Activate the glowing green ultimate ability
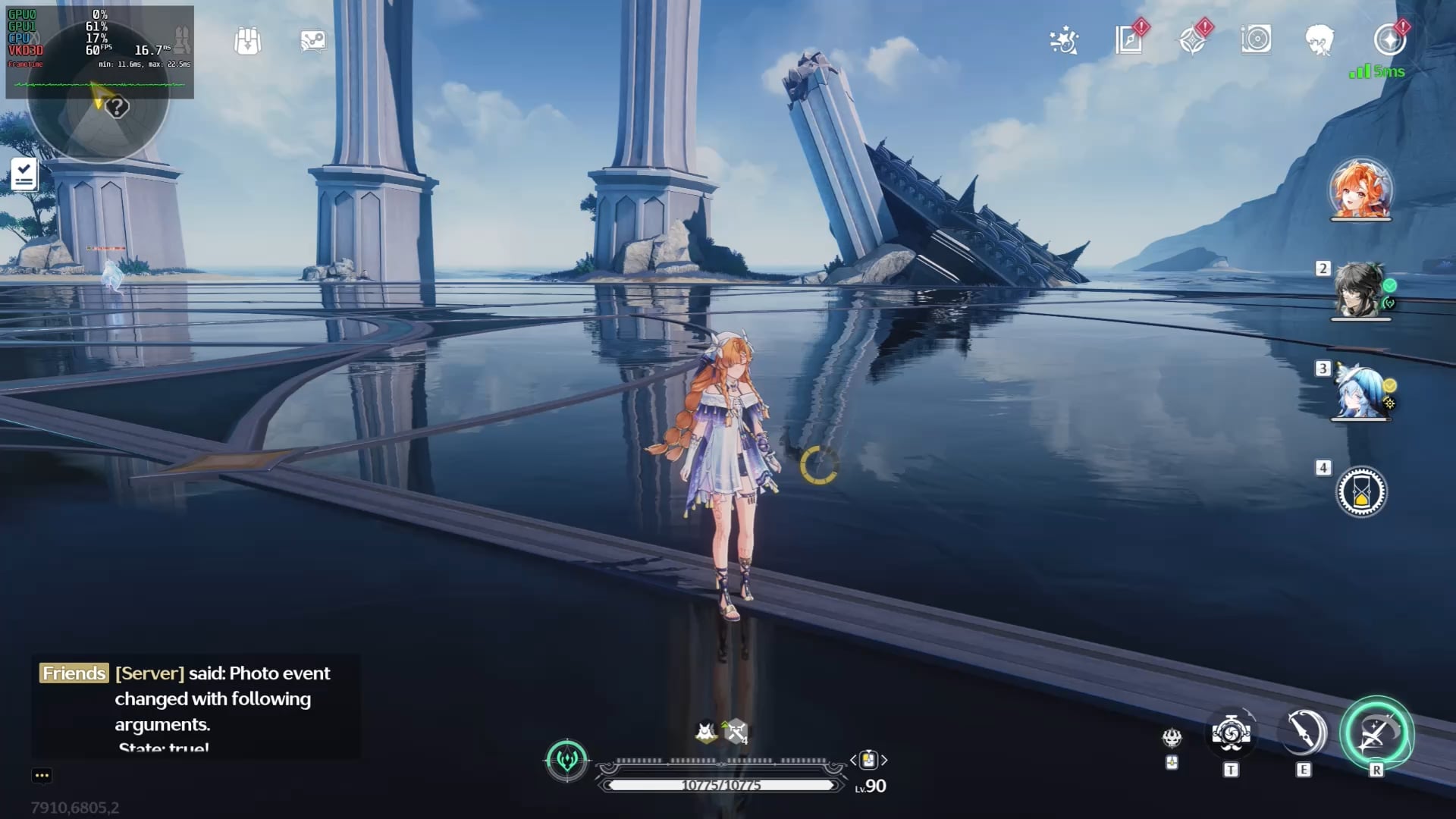Viewport: 1456px width, 819px height. pos(1376,733)
